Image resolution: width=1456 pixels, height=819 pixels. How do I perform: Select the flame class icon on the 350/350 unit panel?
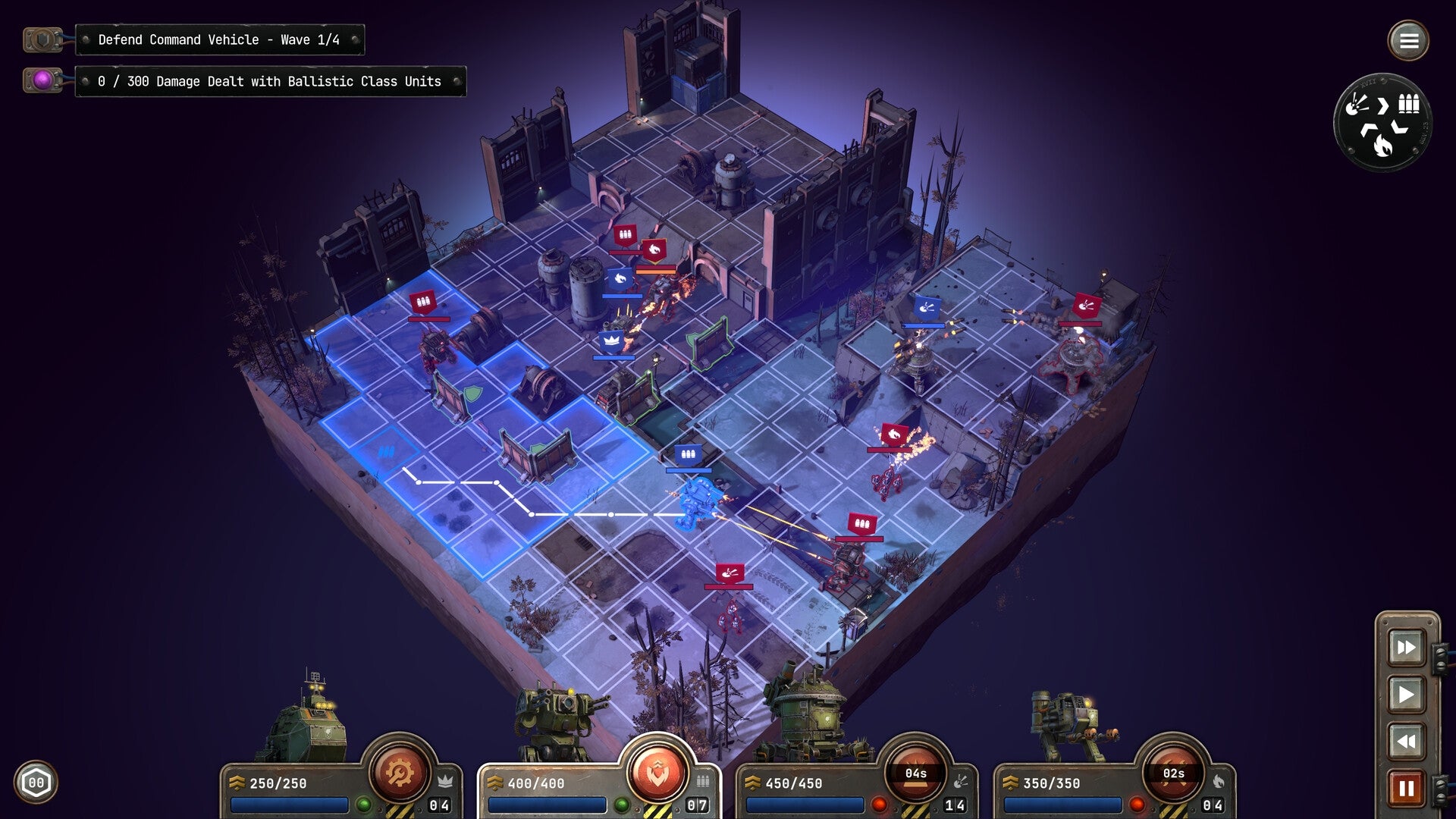tap(1220, 781)
